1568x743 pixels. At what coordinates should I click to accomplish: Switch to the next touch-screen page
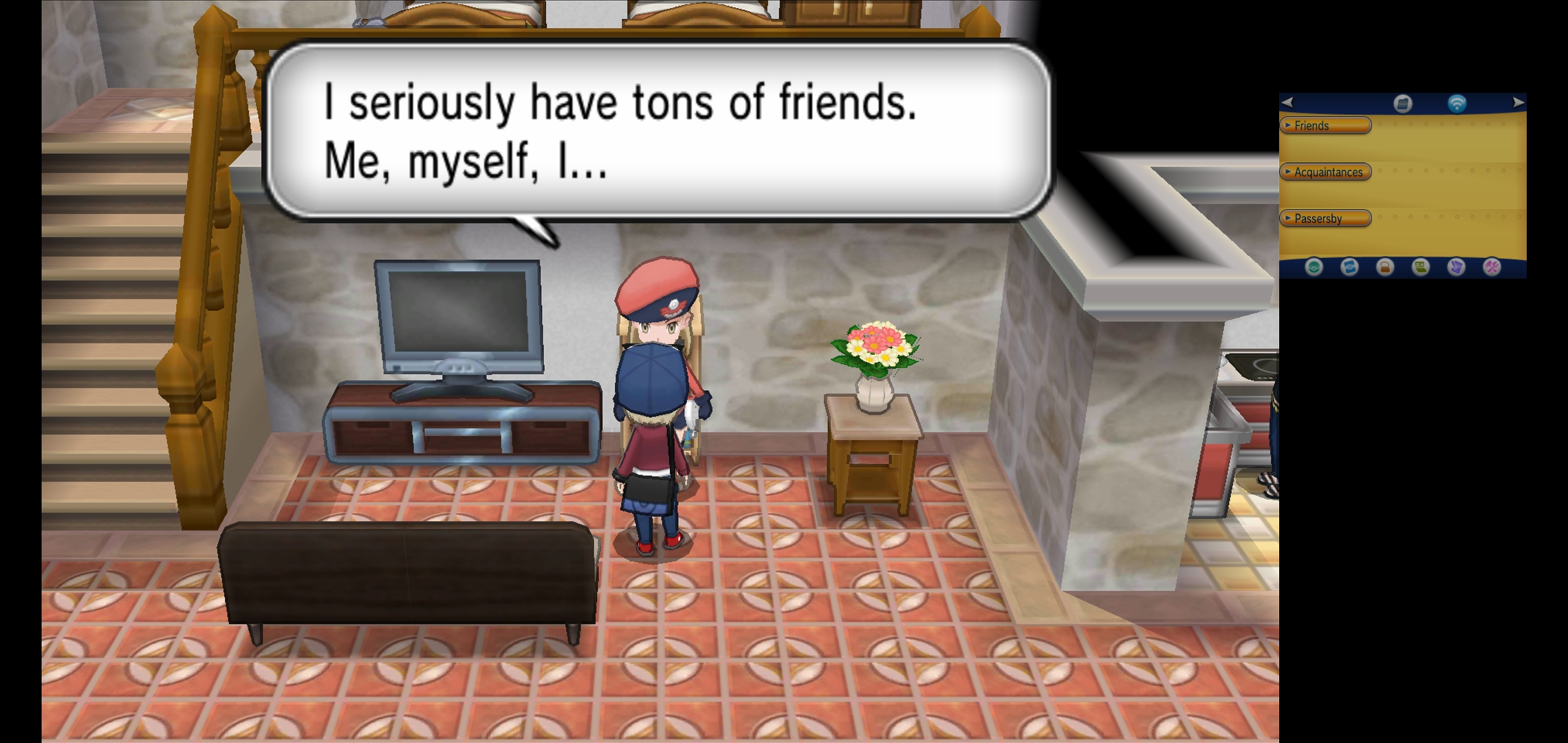point(1518,103)
